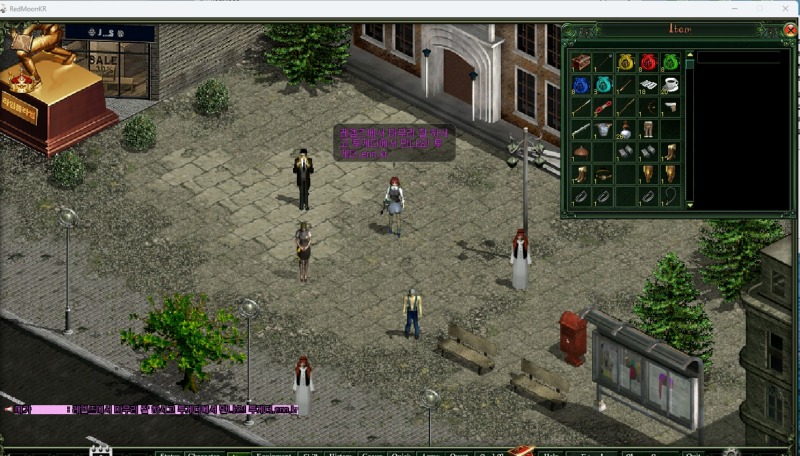Select the red pouch item
800x456 pixels.
[x=647, y=63]
